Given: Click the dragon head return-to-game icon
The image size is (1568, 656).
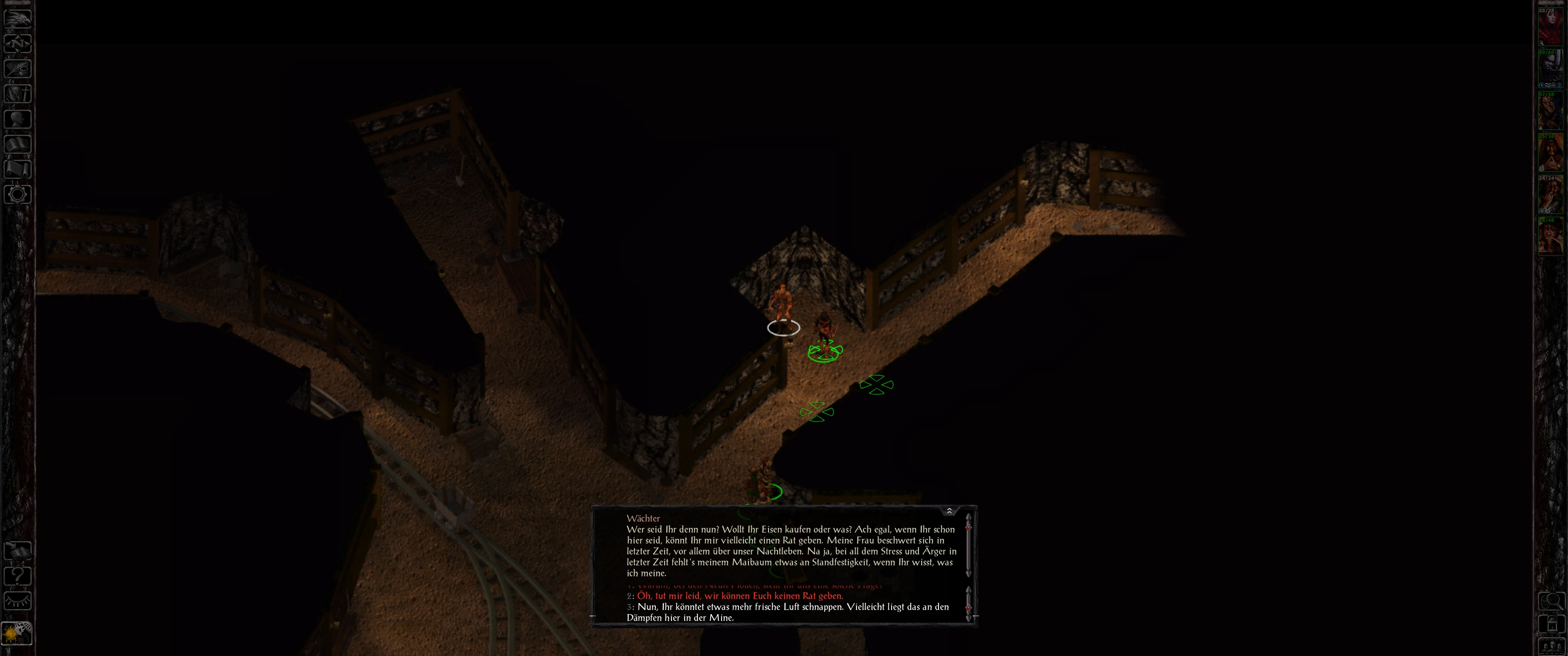Looking at the screenshot, I should (18, 18).
